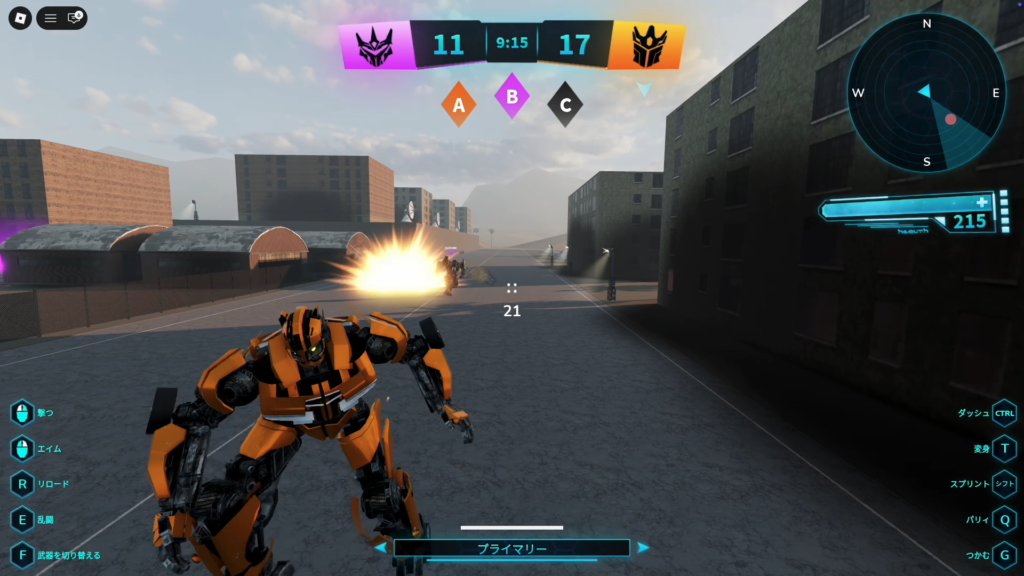1024x576 pixels.
Task: Select the dark capture point C marker
Action: pyautogui.click(x=566, y=104)
